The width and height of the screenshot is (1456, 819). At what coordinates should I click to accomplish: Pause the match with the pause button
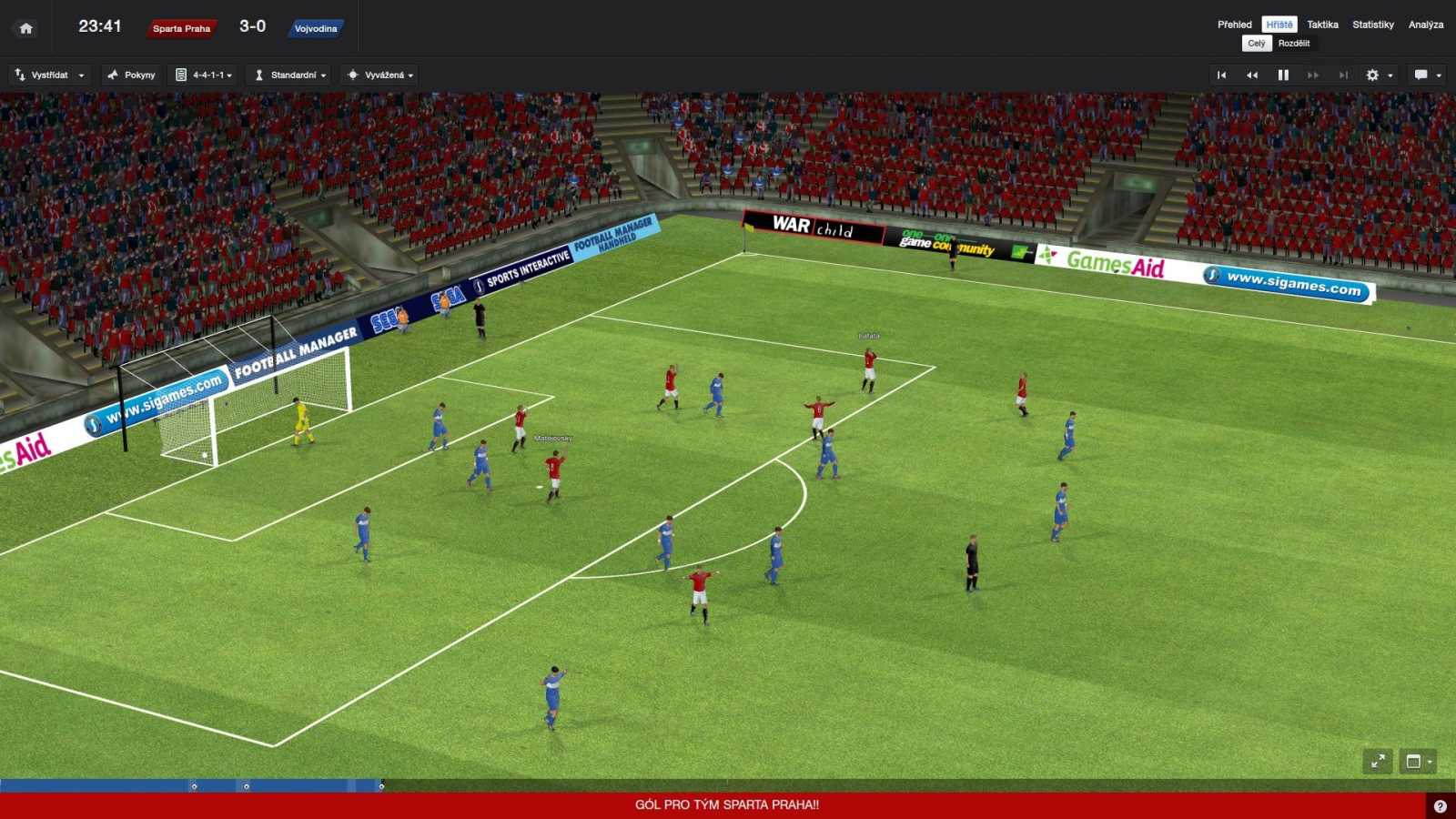pos(1282,75)
